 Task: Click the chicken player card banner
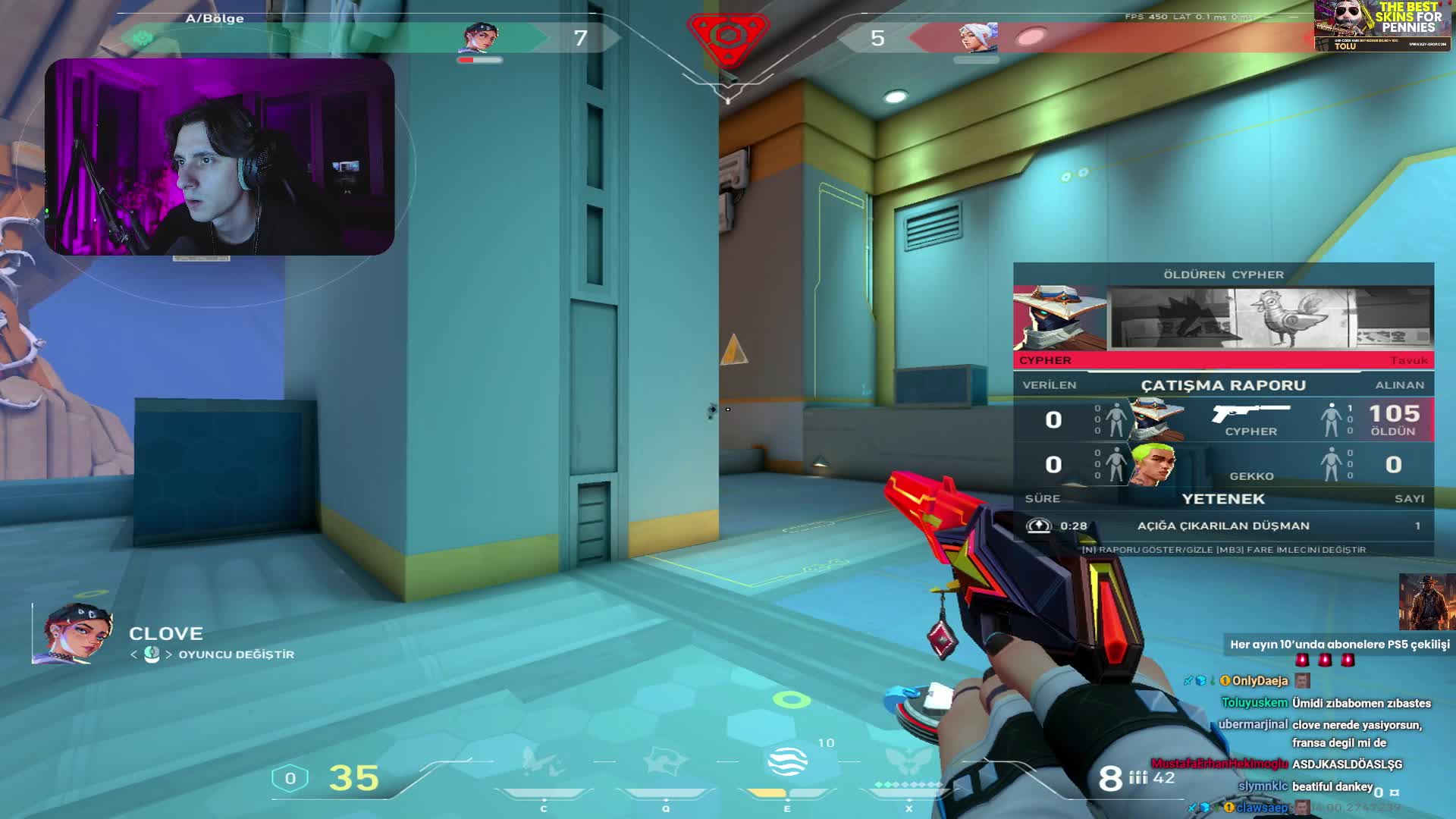click(x=1270, y=318)
